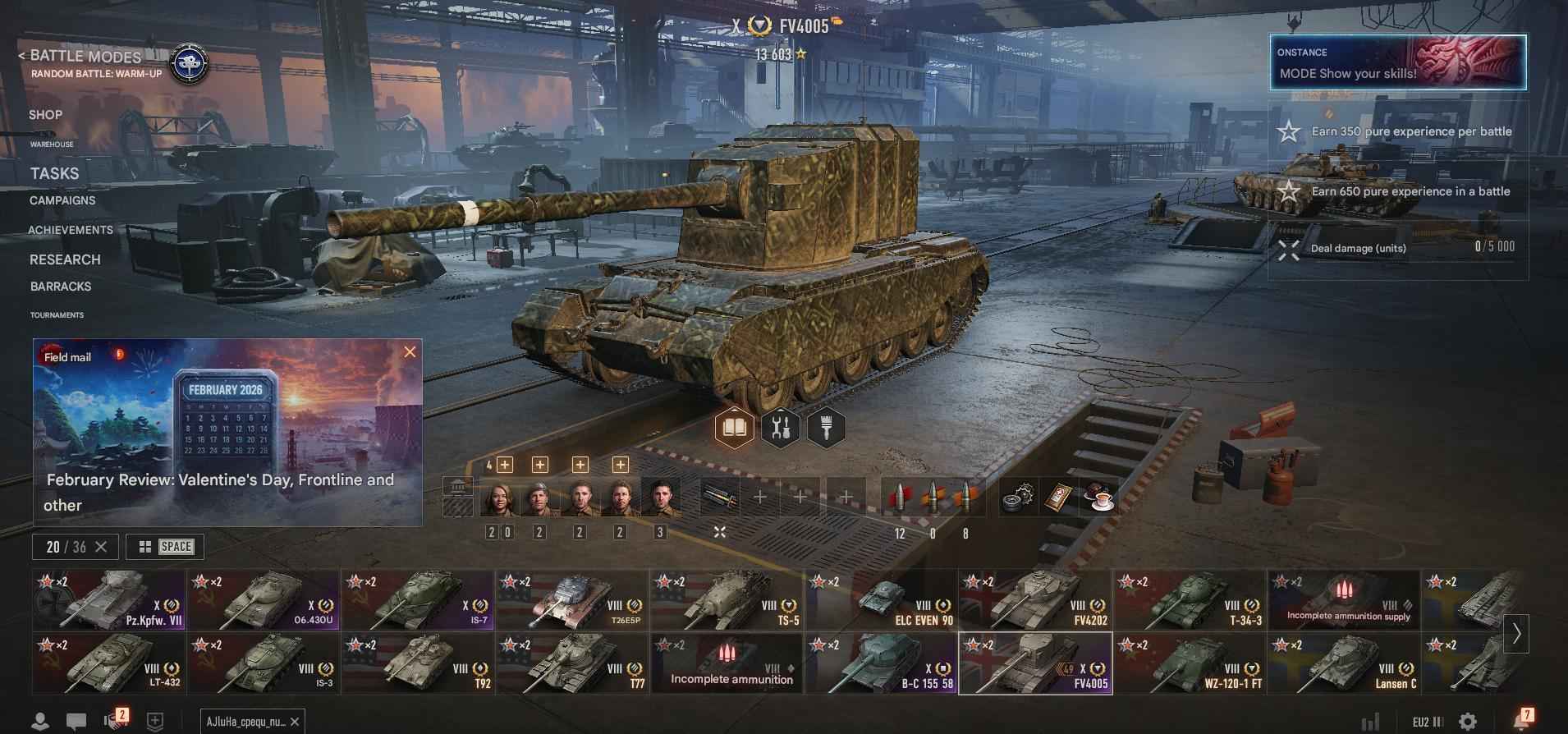Open the chat message icon

78,719
